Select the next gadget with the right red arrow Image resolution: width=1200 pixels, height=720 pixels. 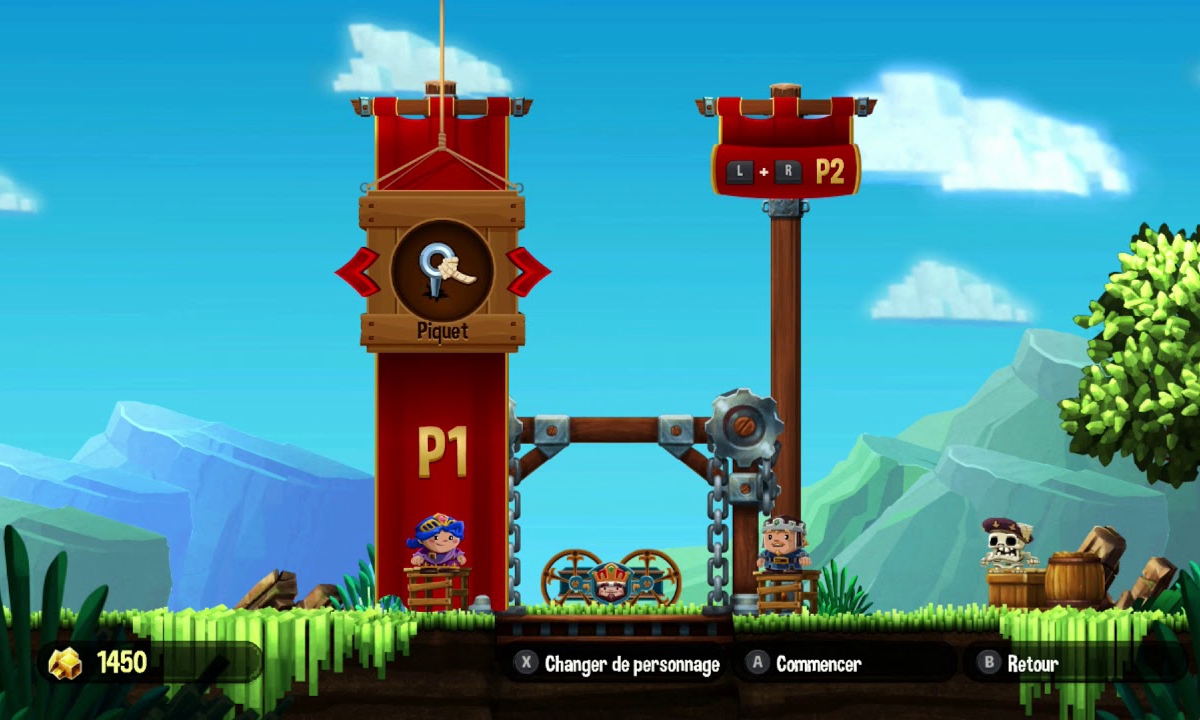coord(527,272)
